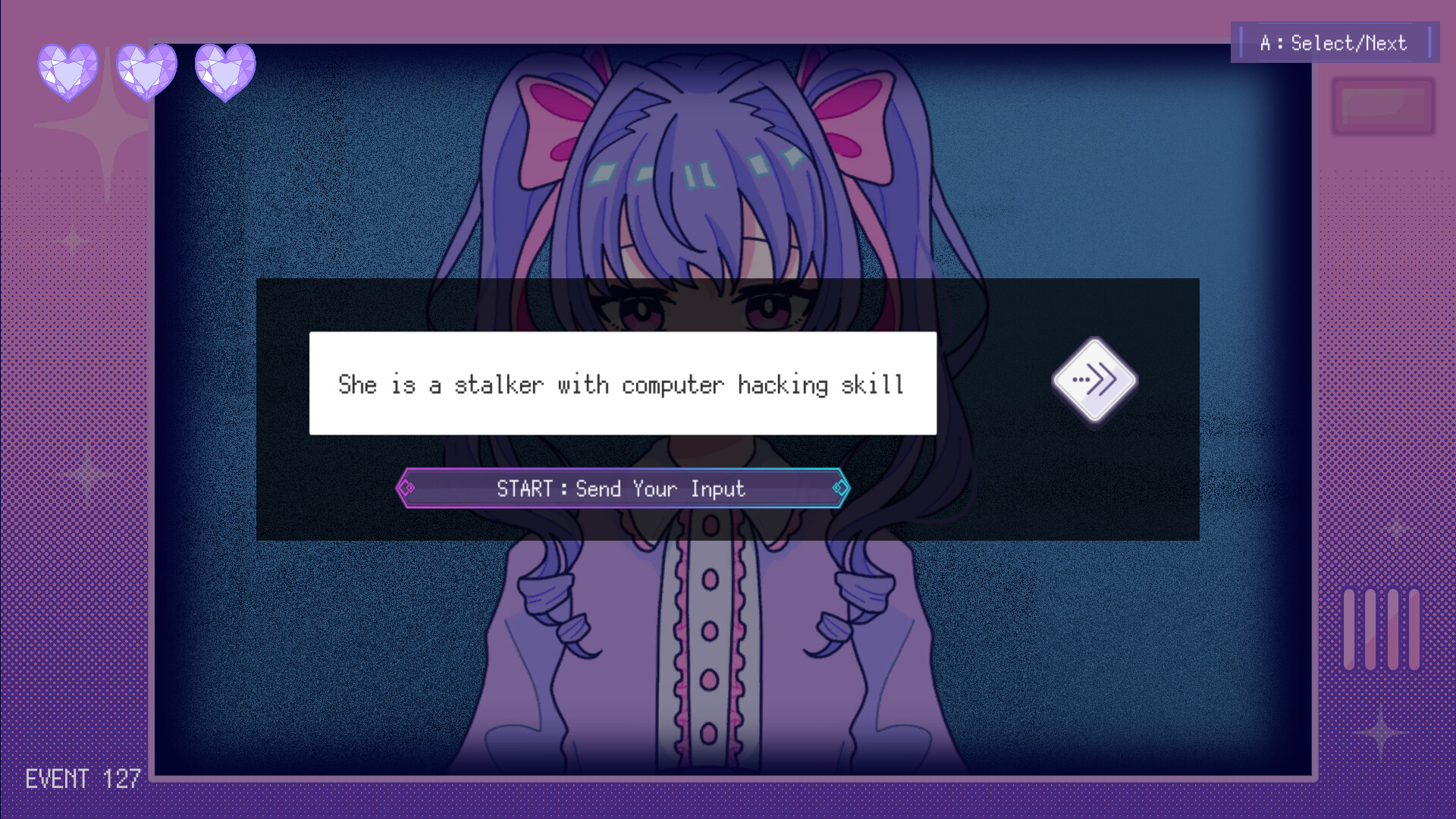Click the sparkle near the bottom-right frame
This screenshot has width=1456, height=819.
pos(1380,733)
